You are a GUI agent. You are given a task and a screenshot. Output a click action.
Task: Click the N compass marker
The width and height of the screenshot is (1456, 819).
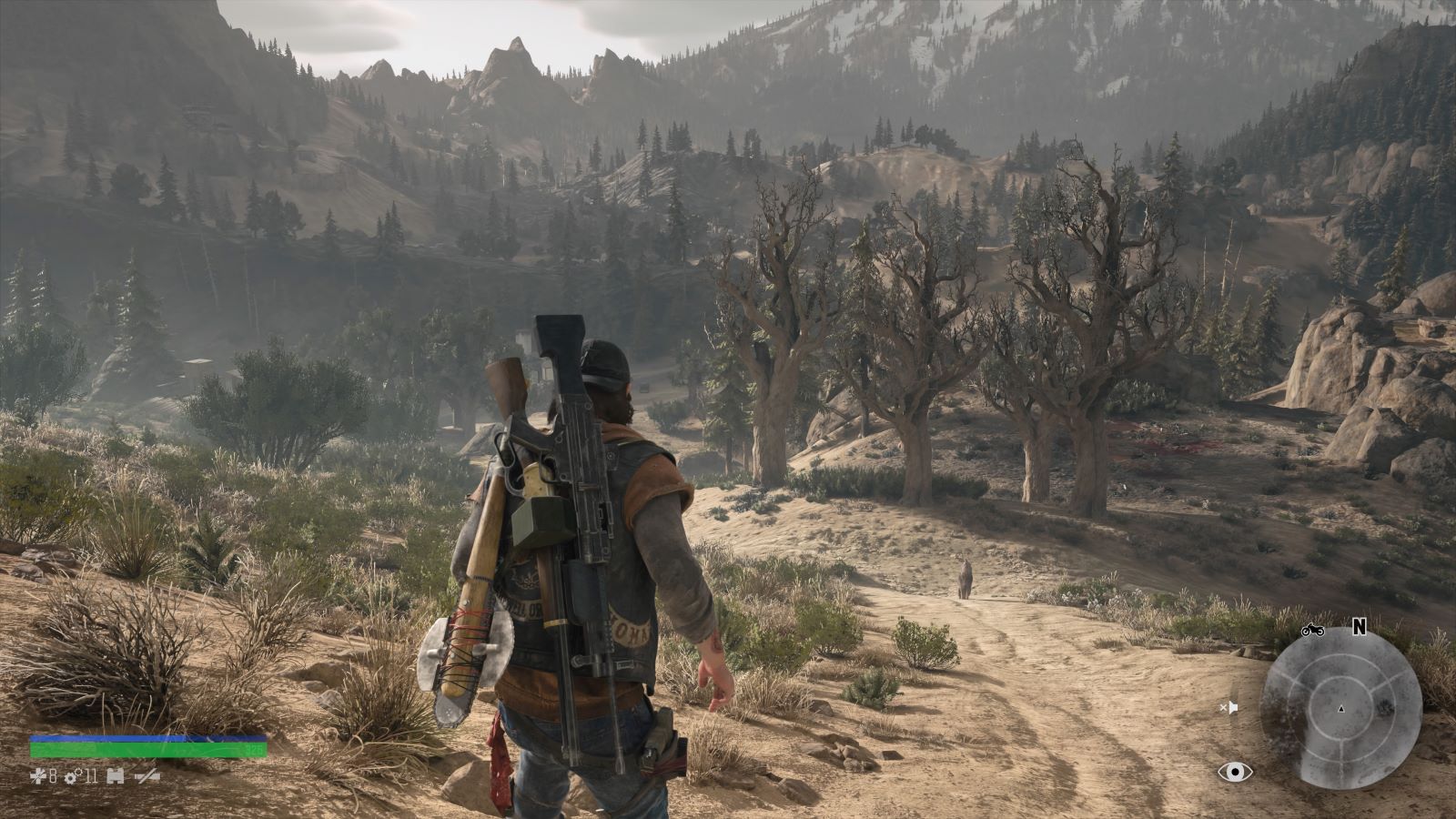click(1360, 626)
